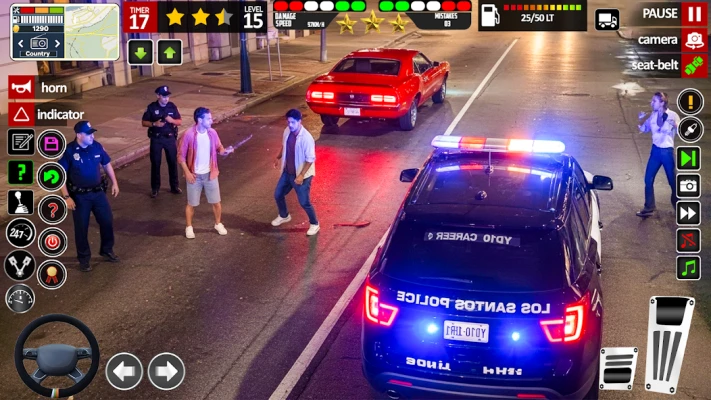Toggle the green music note button
Viewport: 711px width, 400px height.
pyautogui.click(x=688, y=267)
